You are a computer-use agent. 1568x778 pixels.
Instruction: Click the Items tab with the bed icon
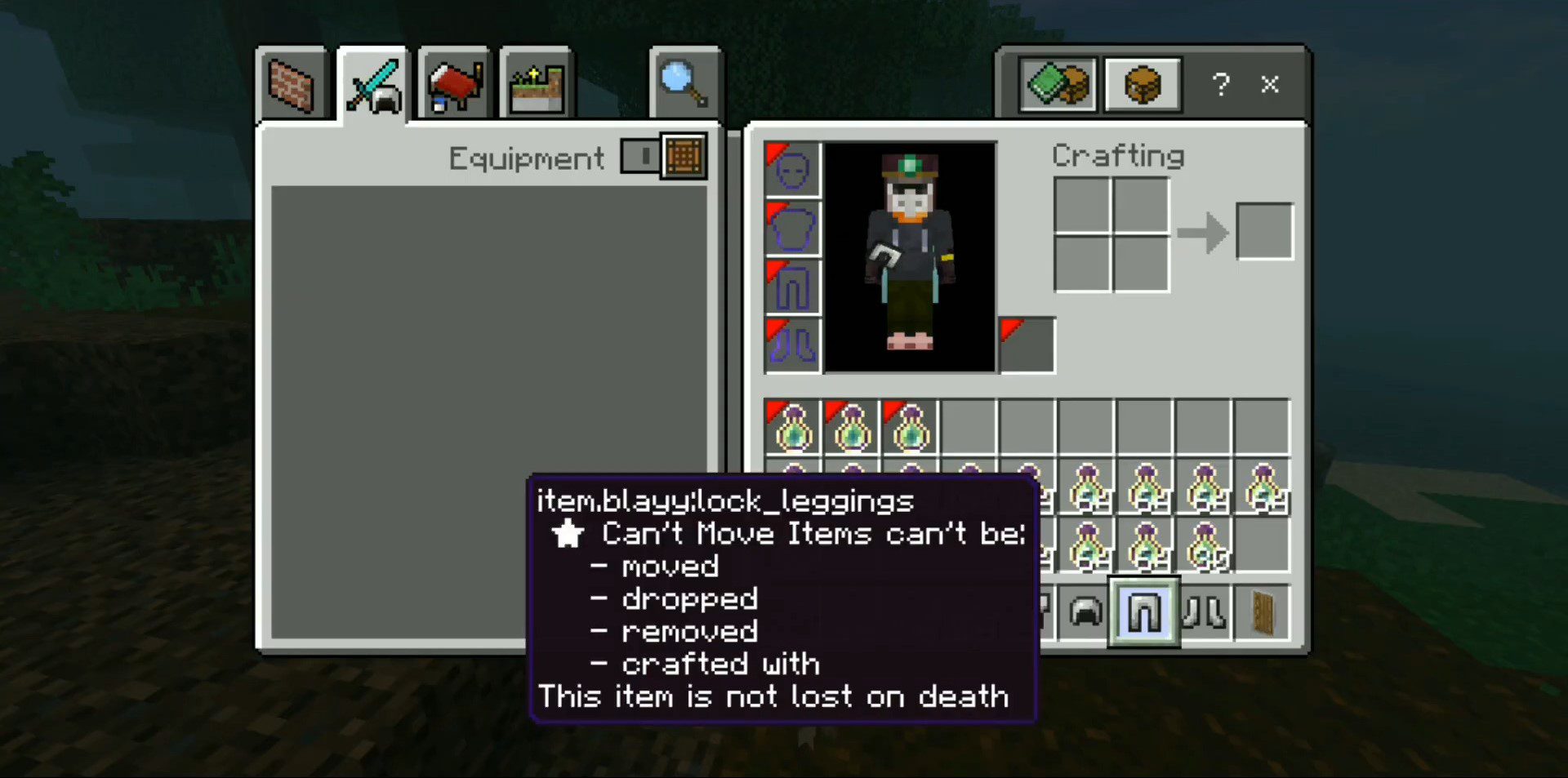(452, 83)
